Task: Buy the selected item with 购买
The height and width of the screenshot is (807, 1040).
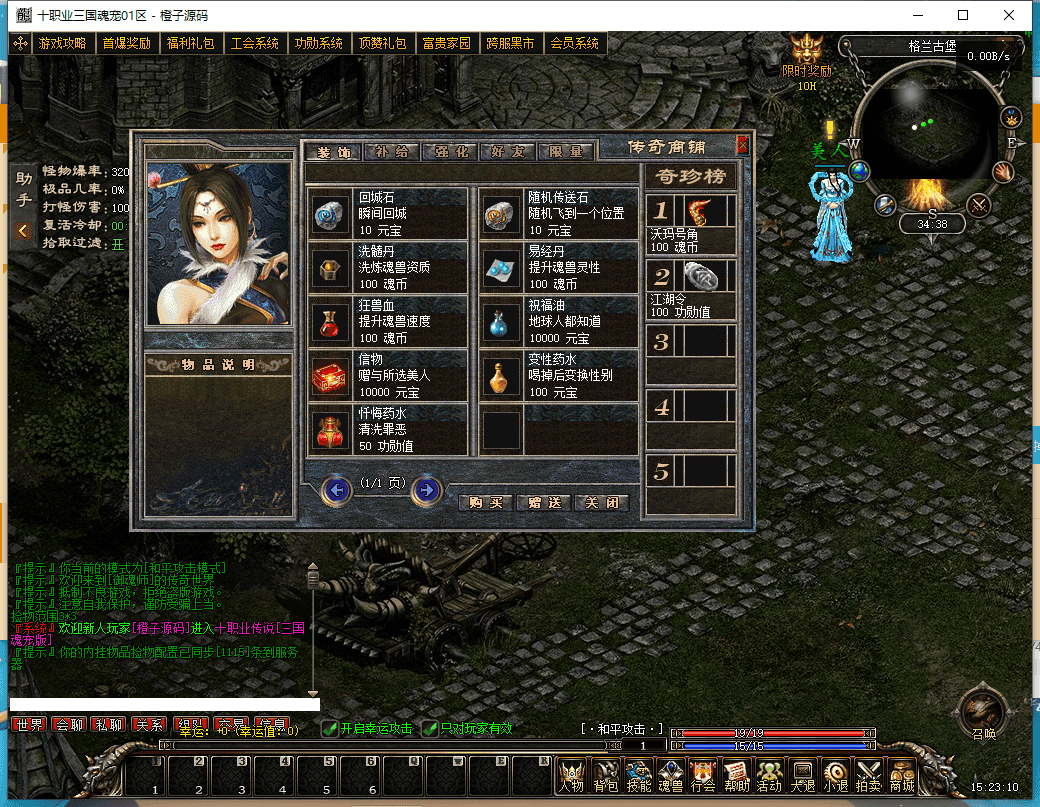Action: point(486,502)
